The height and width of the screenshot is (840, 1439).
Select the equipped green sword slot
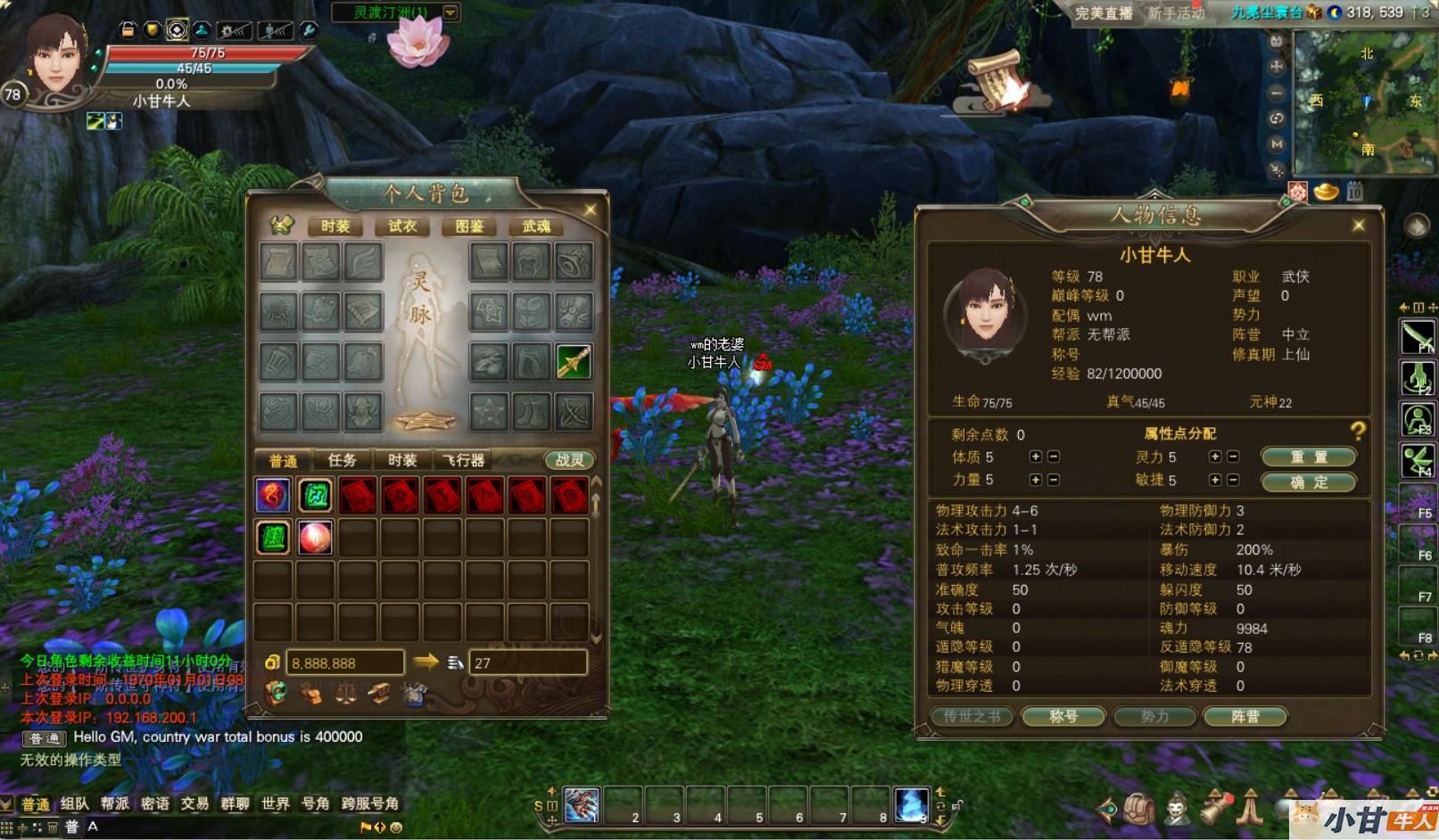574,361
